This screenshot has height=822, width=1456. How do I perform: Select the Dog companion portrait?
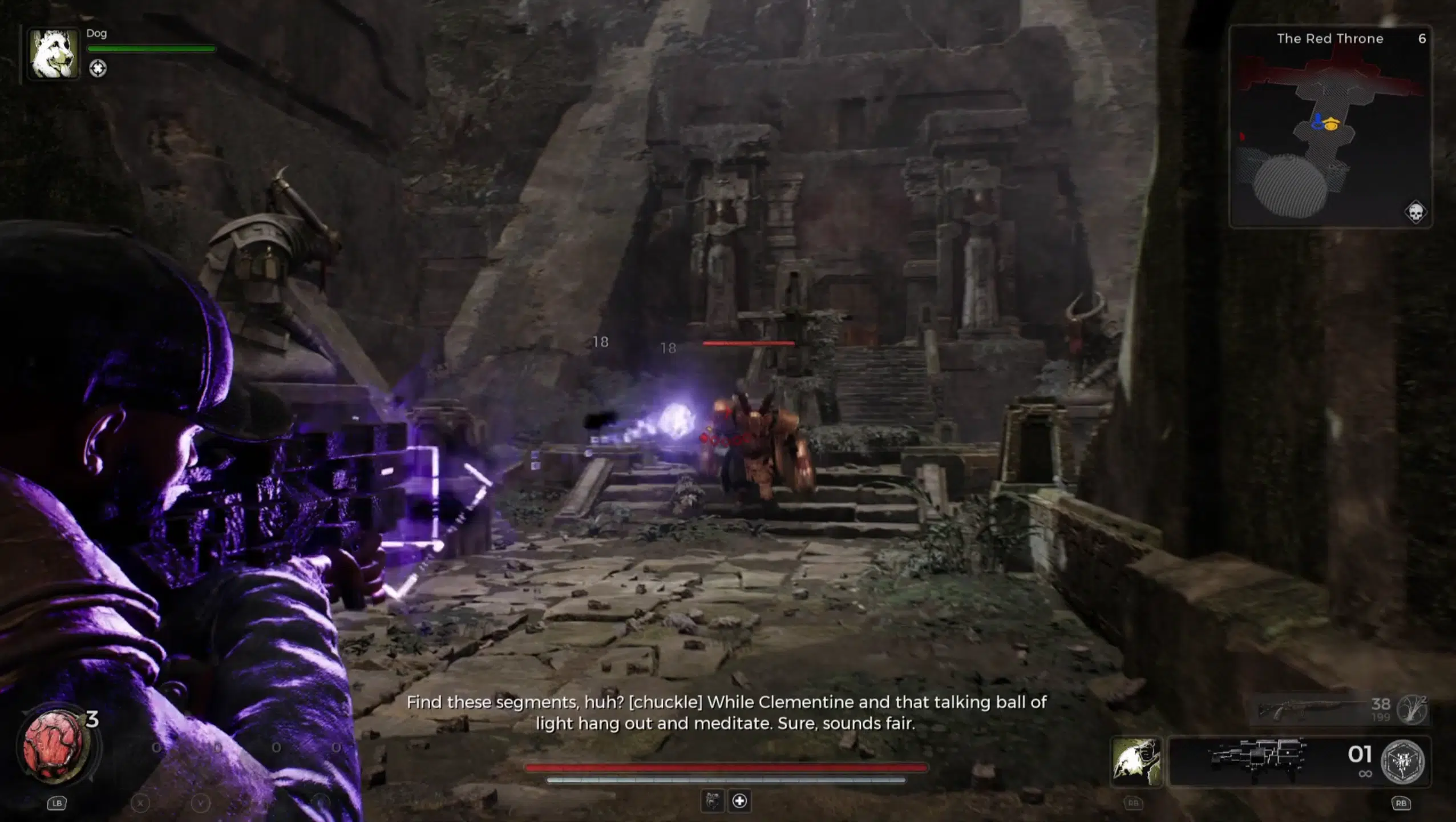click(x=54, y=54)
